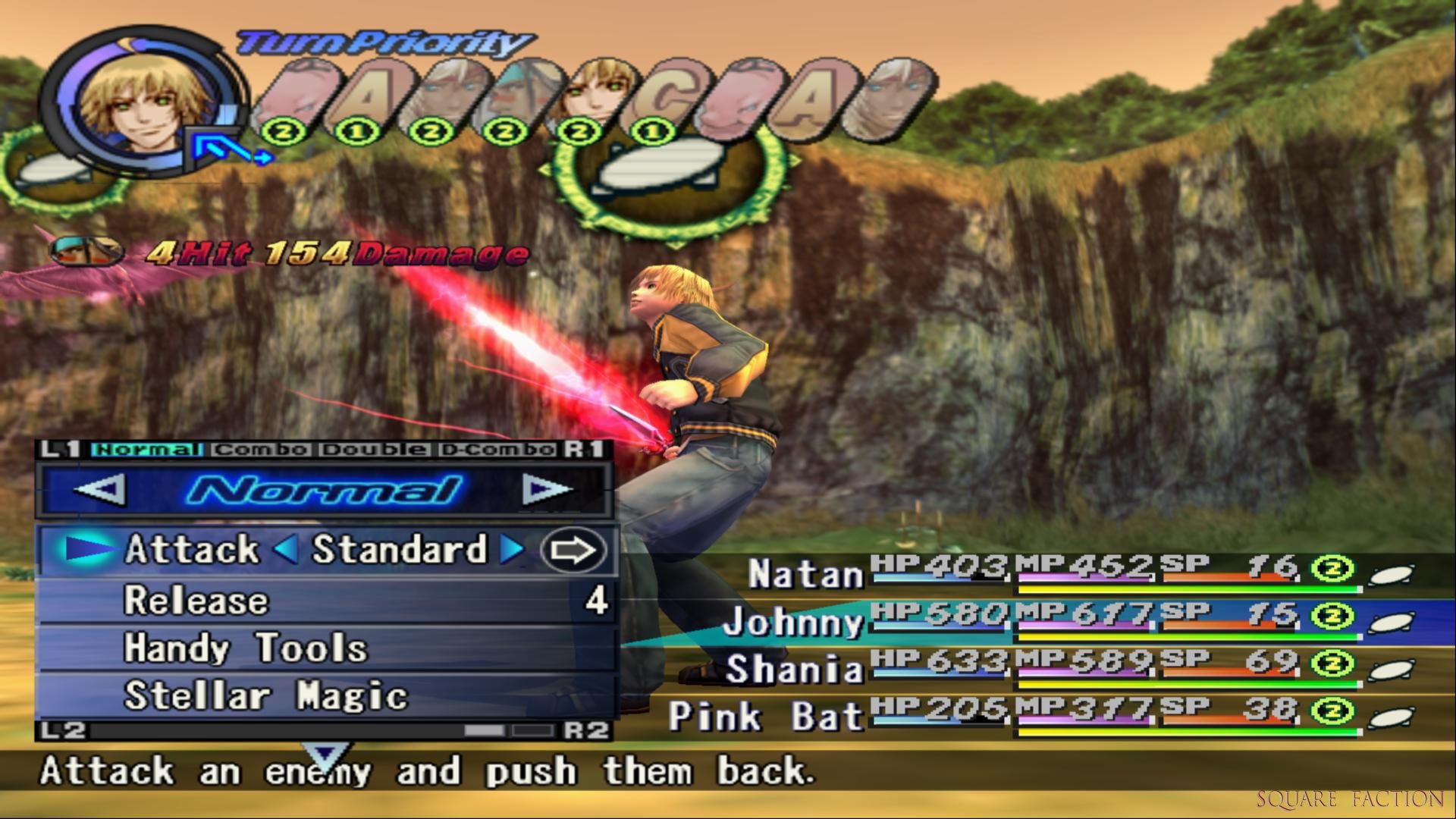Switch to the Double tab

tap(372, 450)
